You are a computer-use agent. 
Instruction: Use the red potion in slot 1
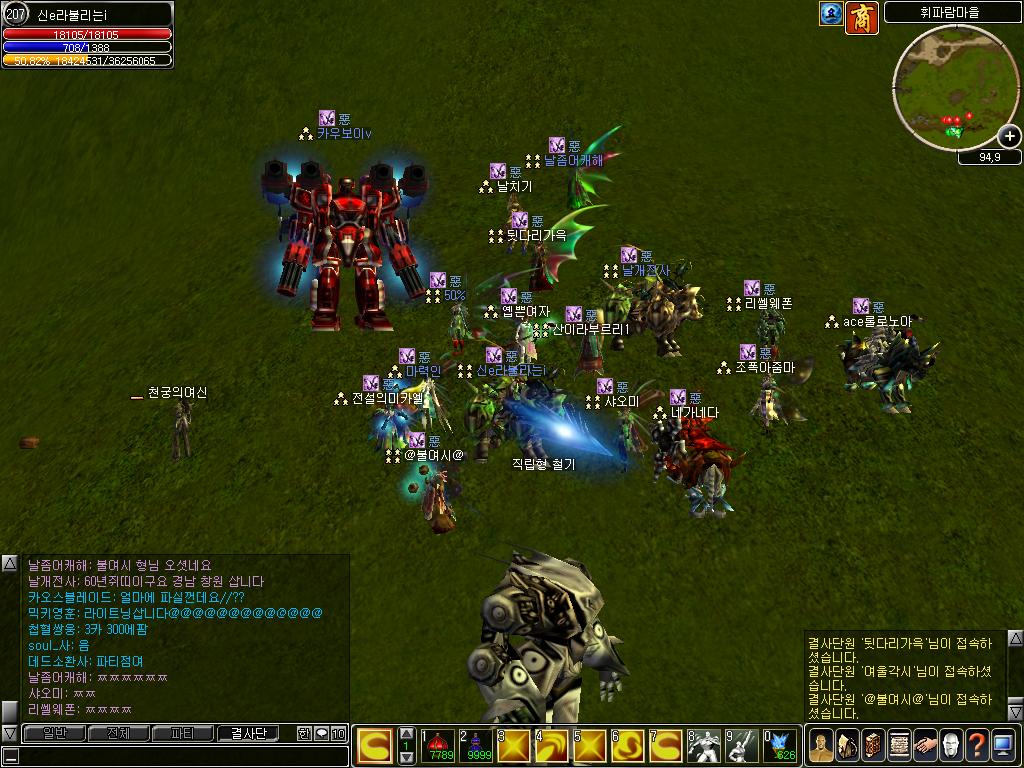(x=437, y=746)
